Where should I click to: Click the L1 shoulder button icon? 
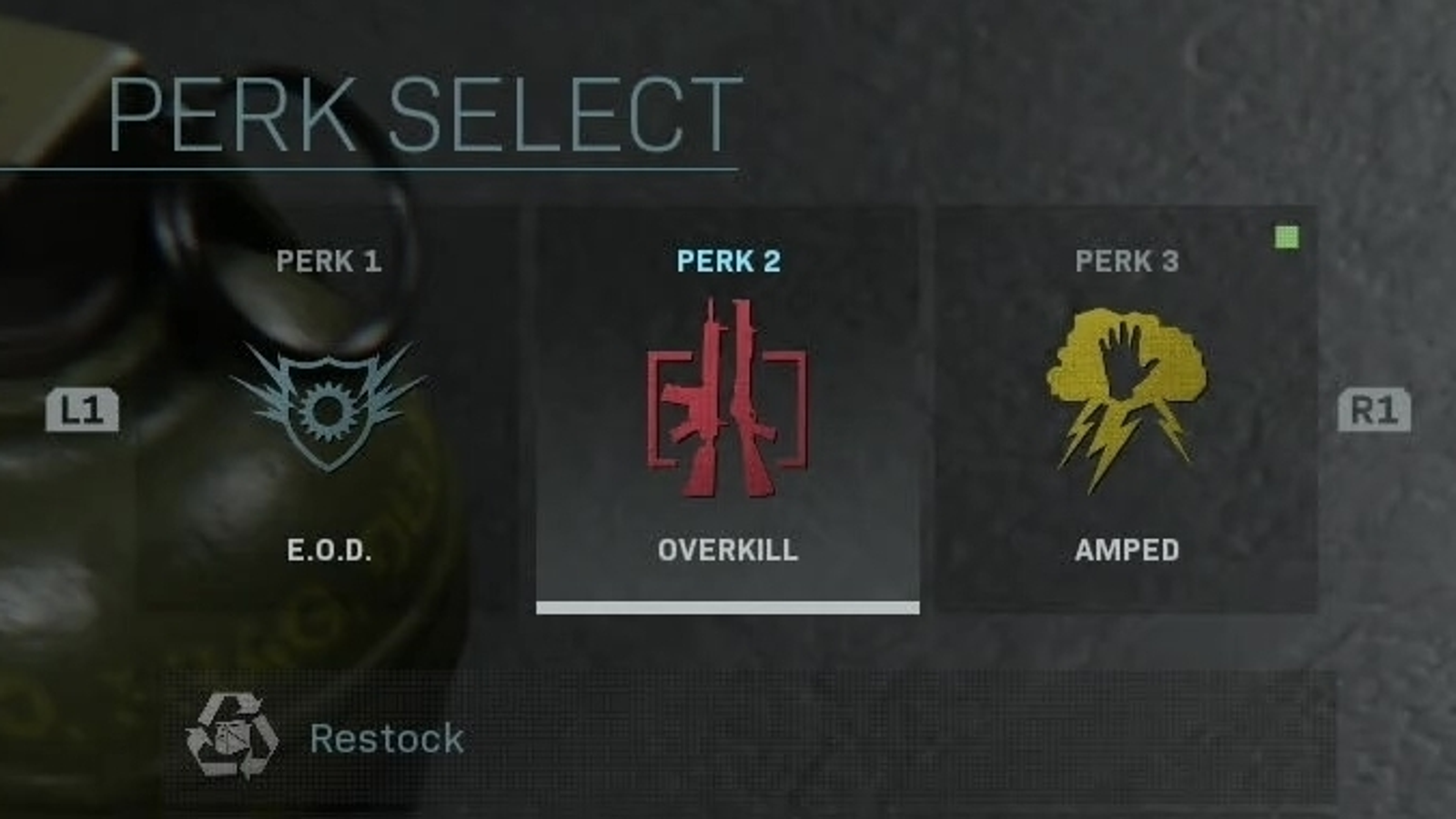click(x=82, y=414)
